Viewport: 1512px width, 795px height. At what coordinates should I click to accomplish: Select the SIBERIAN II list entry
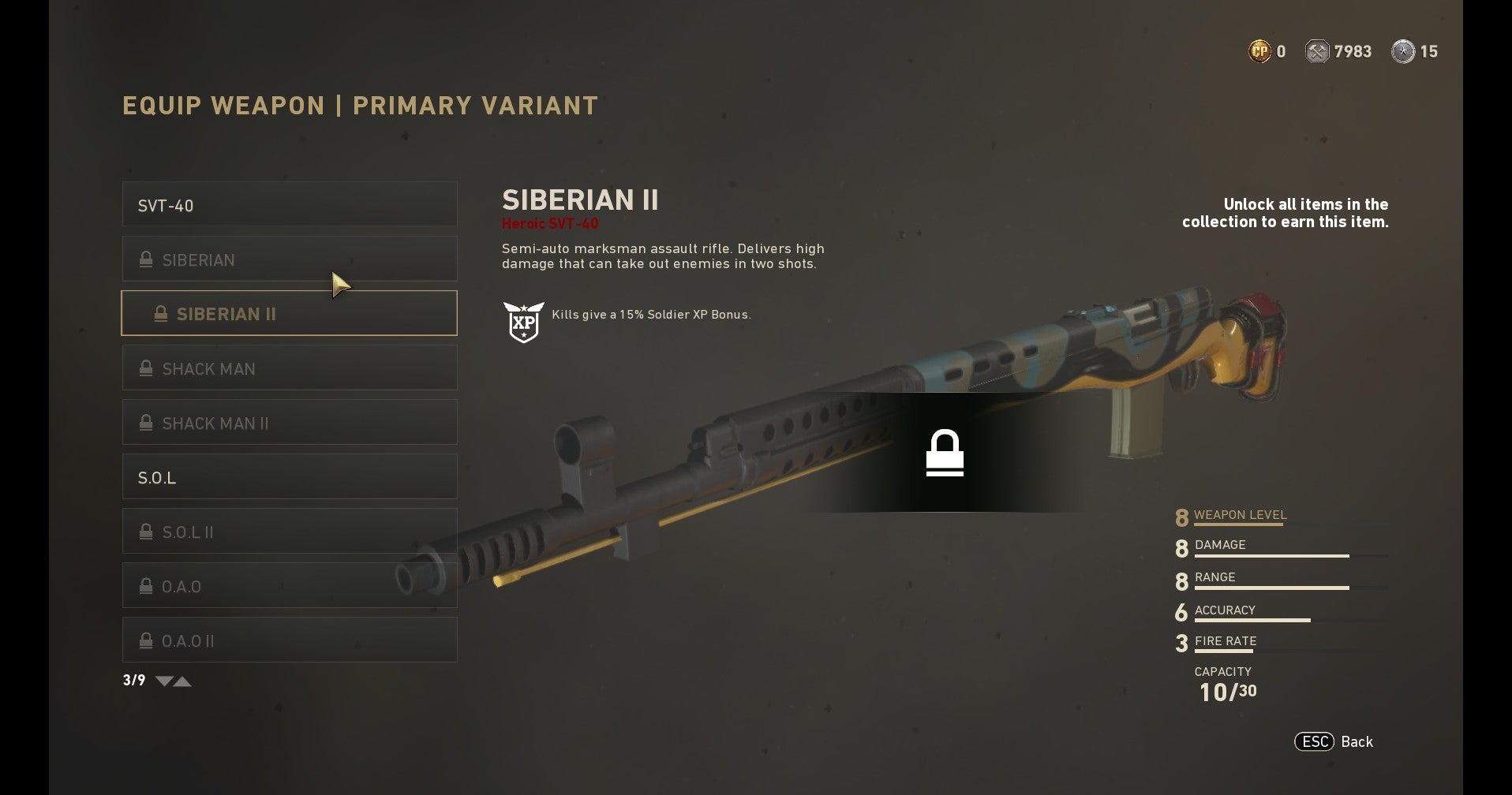(x=289, y=313)
